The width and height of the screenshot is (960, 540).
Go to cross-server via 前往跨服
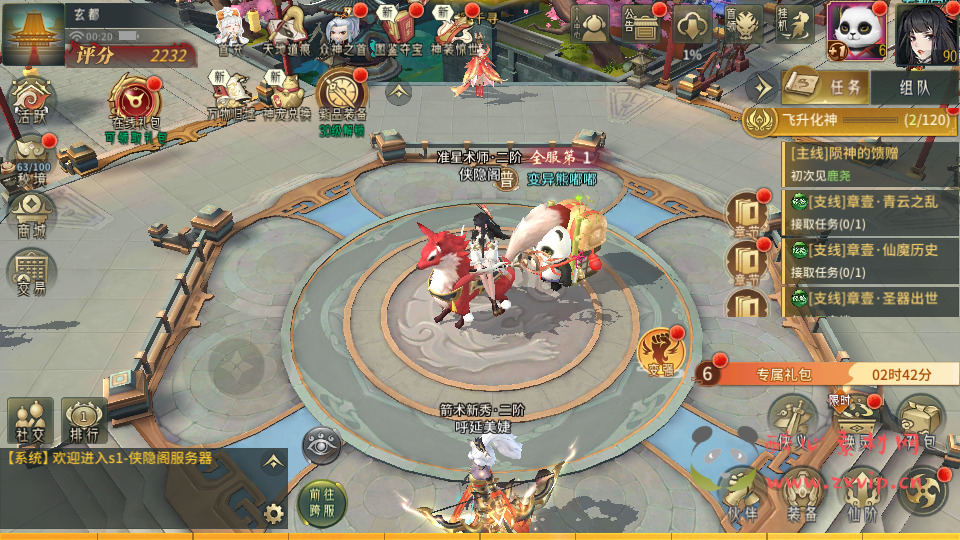coord(321,500)
